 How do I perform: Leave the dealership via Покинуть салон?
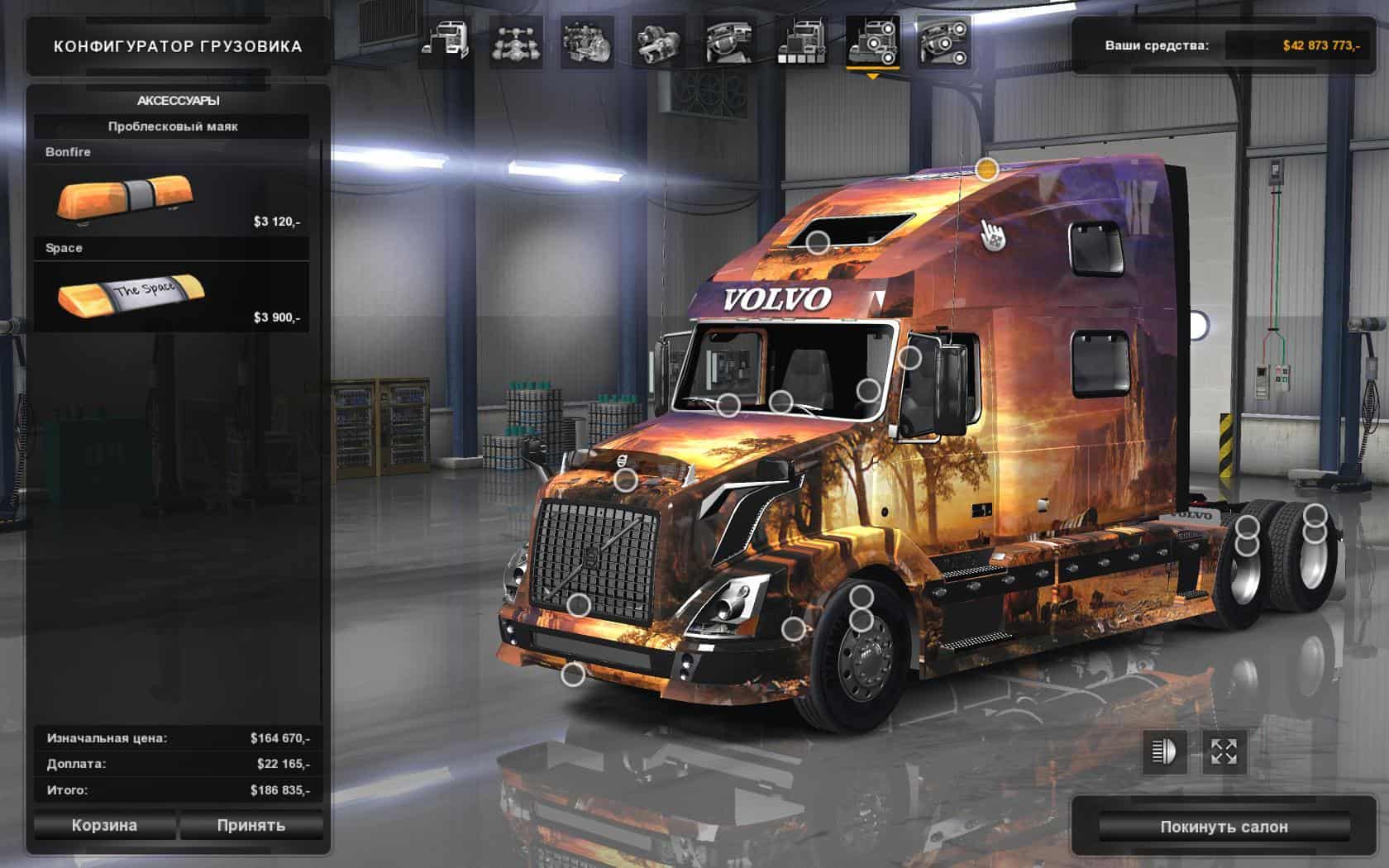click(x=1224, y=827)
